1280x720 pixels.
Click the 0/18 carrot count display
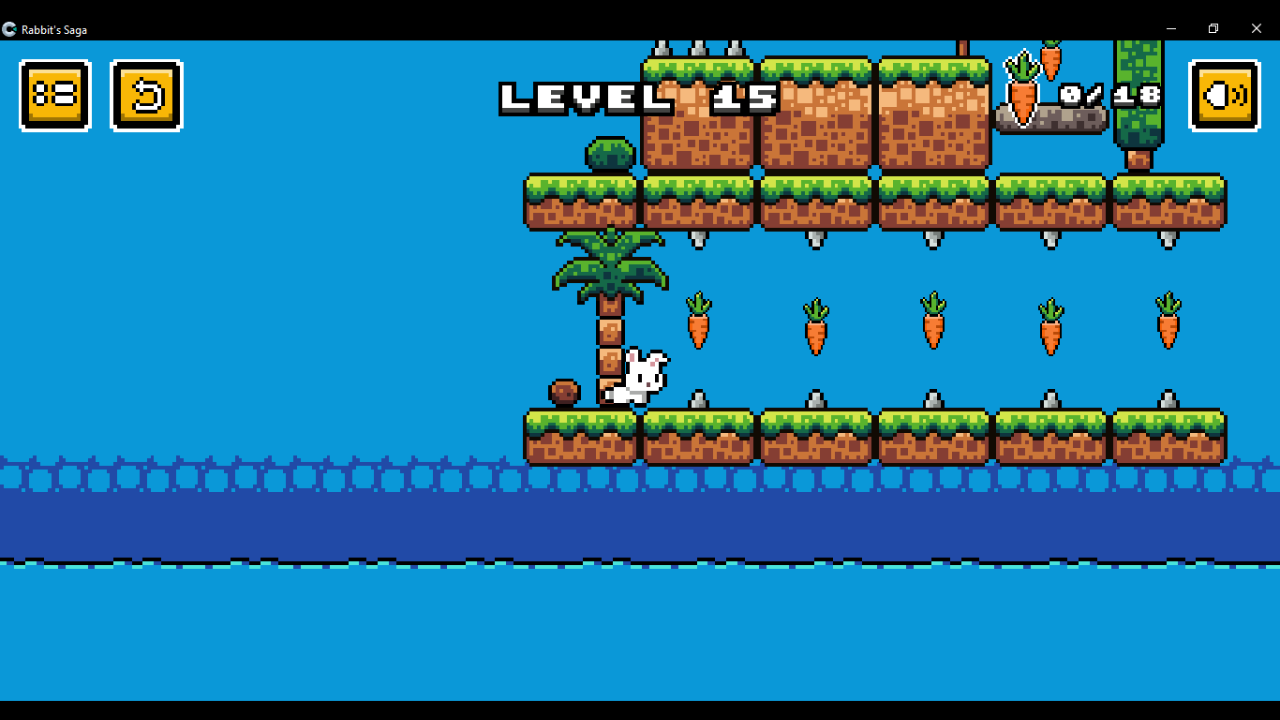[1108, 95]
